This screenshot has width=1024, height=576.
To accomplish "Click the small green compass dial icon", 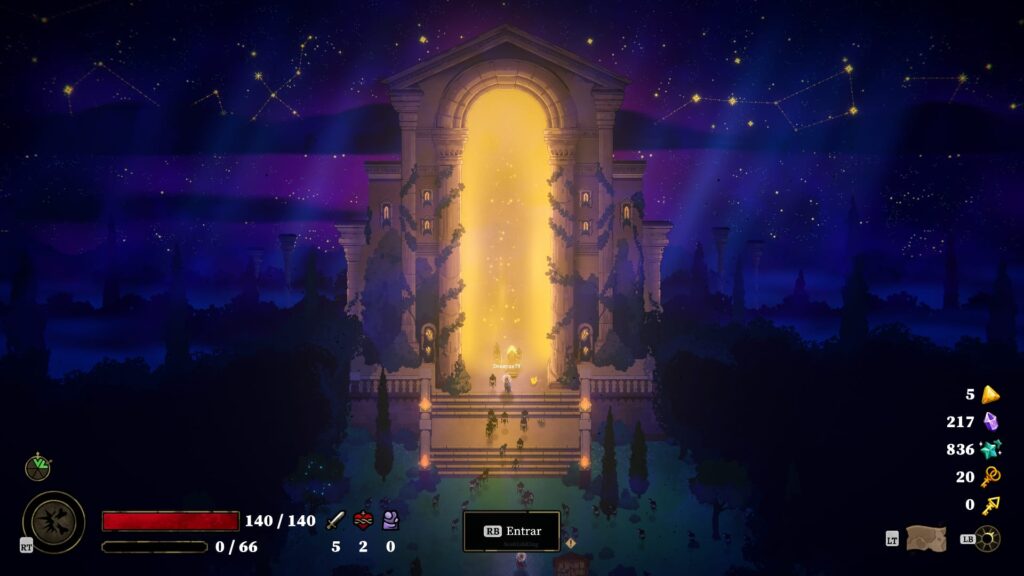I will click(x=38, y=466).
